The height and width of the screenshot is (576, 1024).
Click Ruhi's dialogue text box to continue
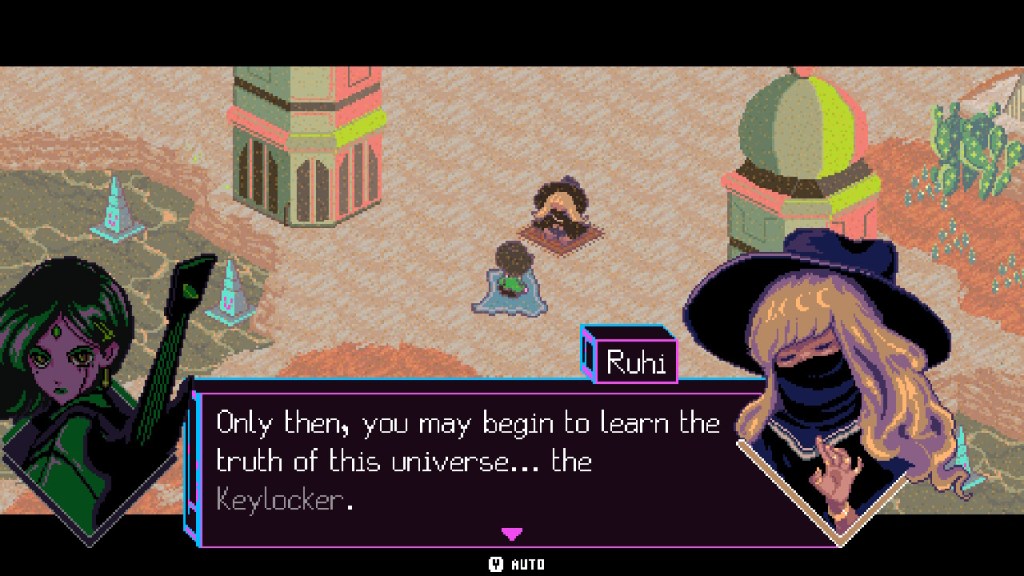coord(470,460)
